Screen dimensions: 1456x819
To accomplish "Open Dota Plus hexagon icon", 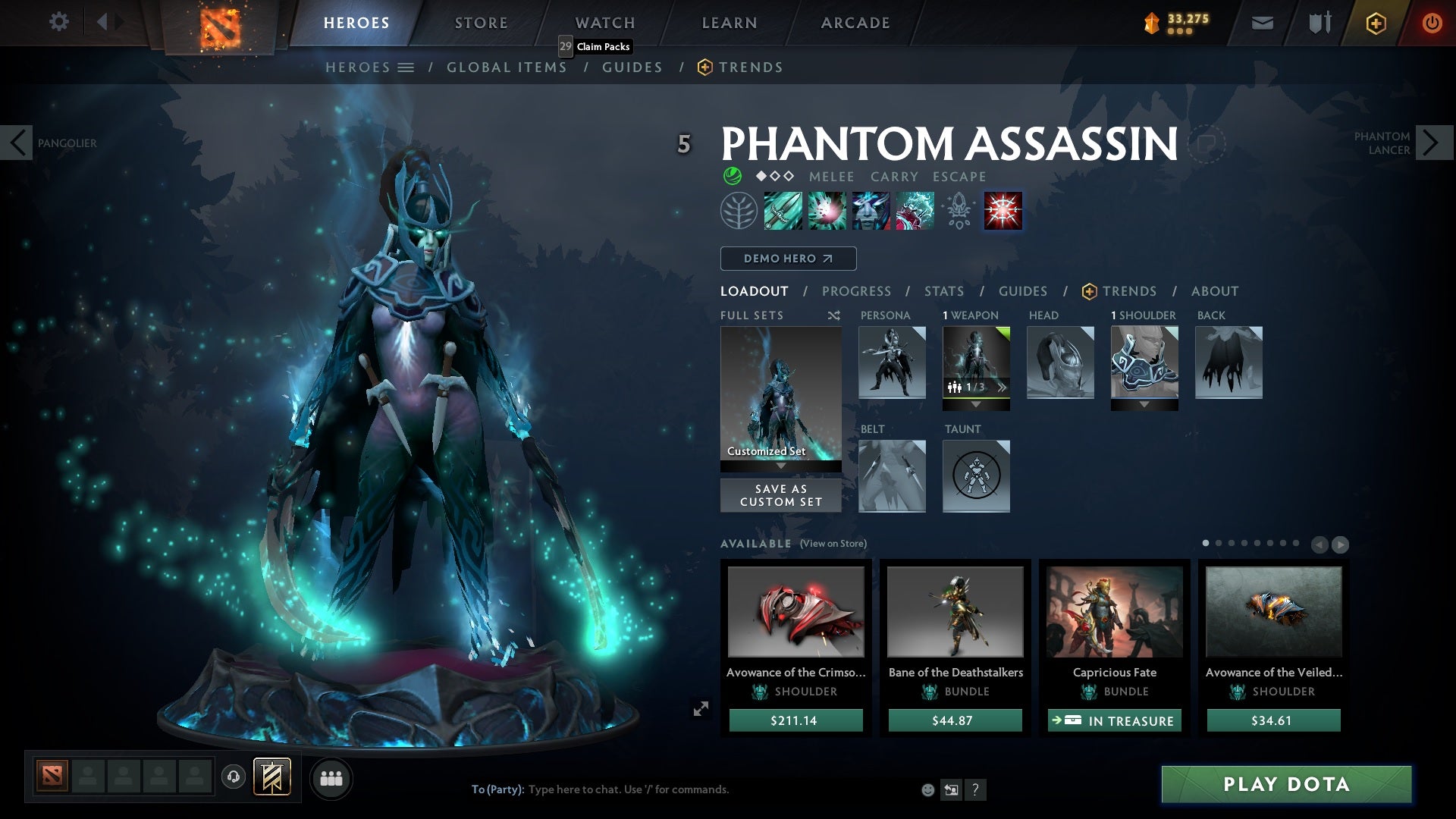I will click(1375, 22).
